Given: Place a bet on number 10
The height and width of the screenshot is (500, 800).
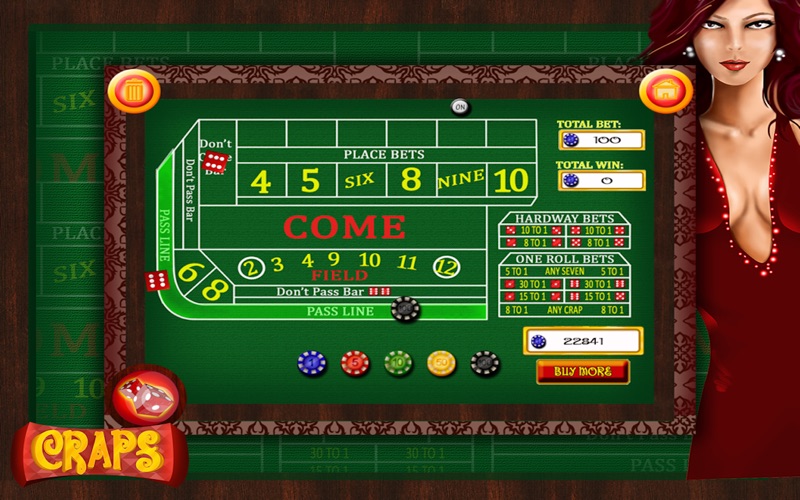Looking at the screenshot, I should pos(510,181).
